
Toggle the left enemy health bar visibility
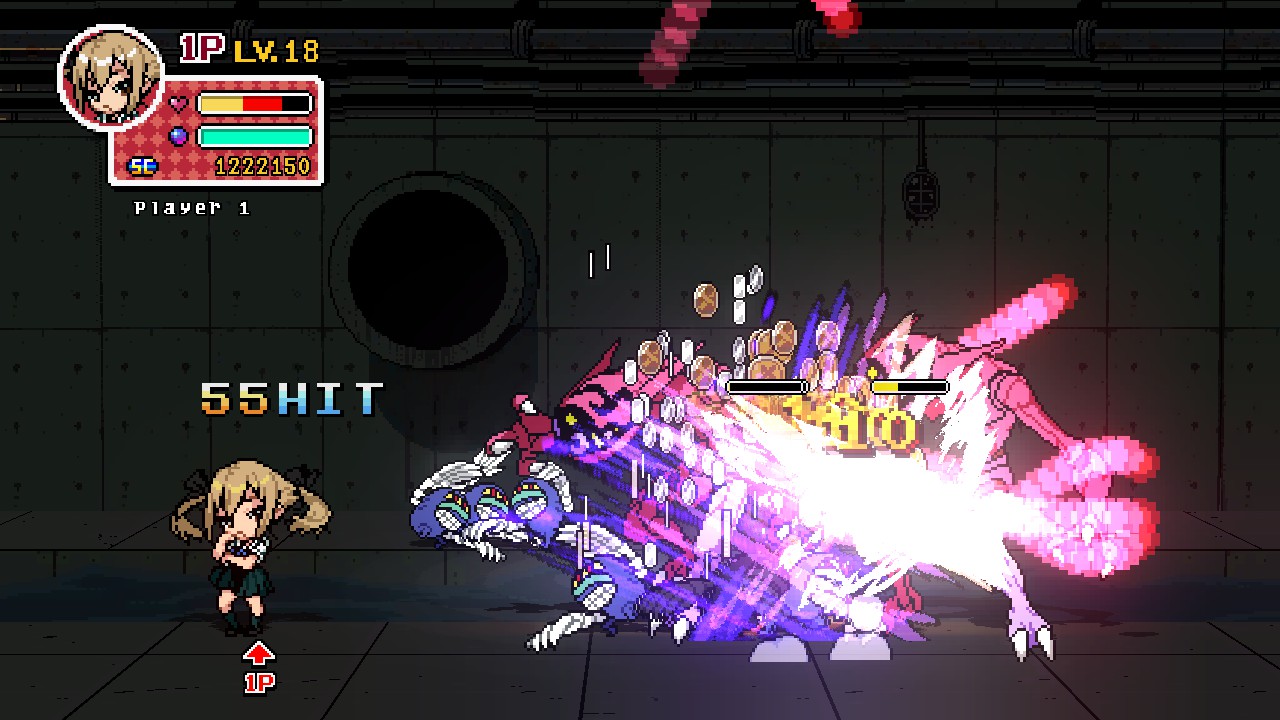click(768, 385)
